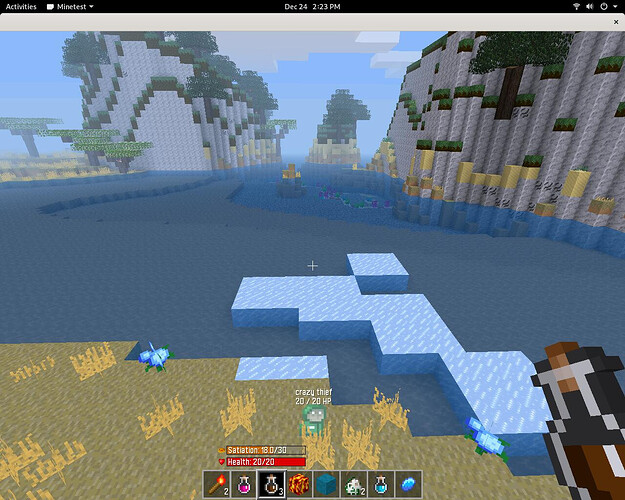Image resolution: width=625 pixels, height=500 pixels.
Task: Select the torch hotbar slot
Action: (x=217, y=485)
